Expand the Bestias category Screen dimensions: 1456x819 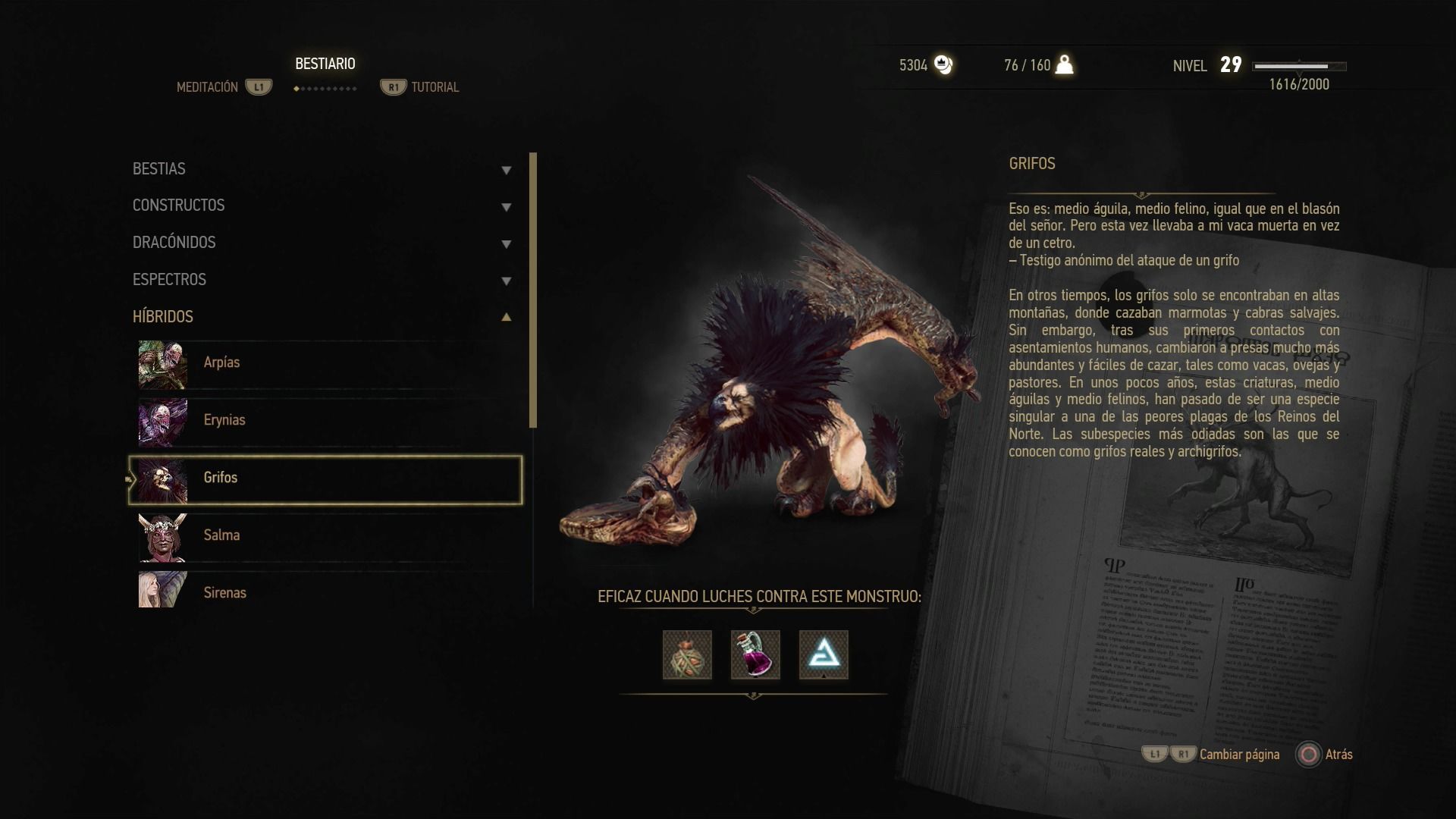322,169
